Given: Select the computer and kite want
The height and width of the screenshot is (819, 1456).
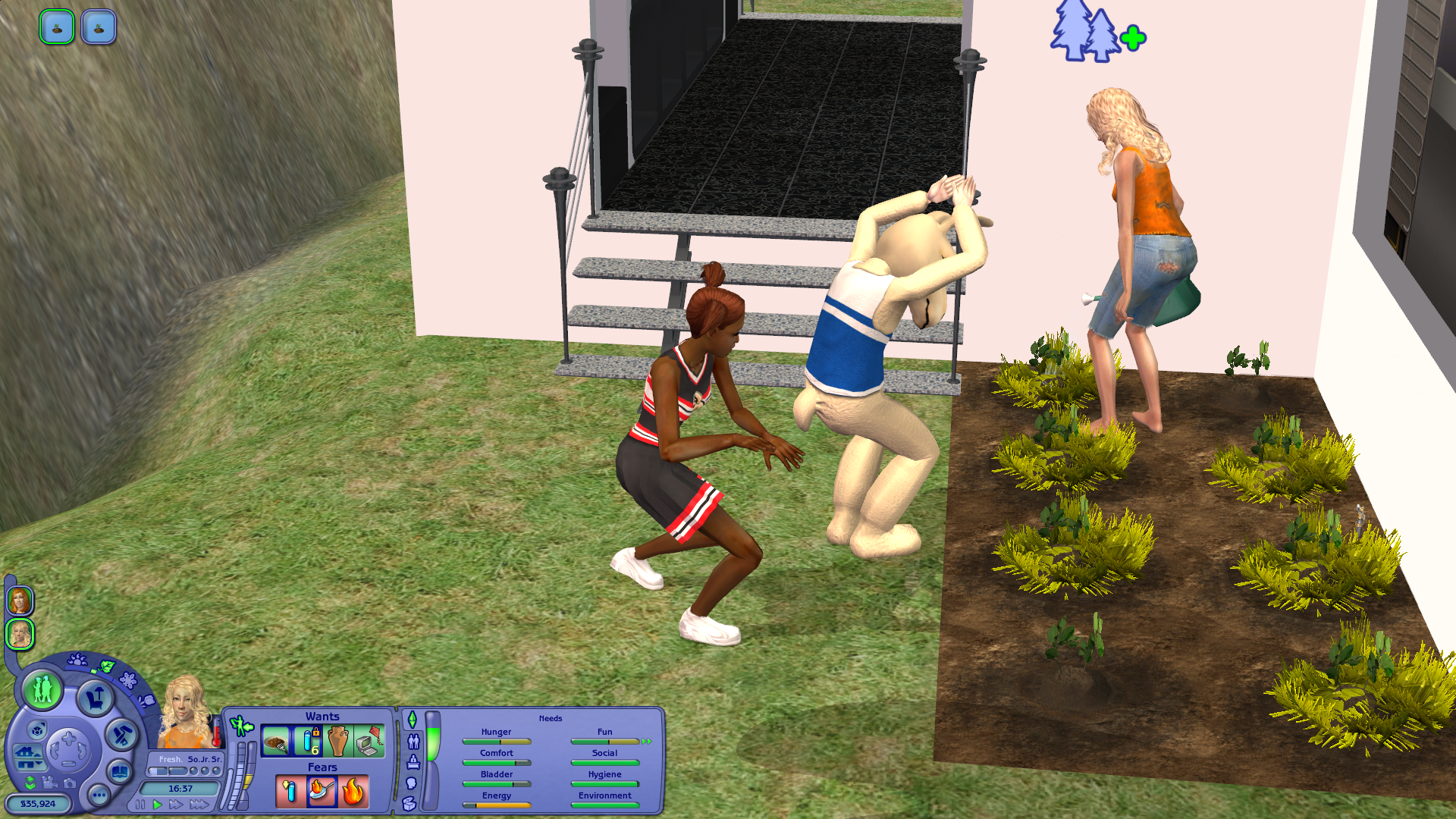Looking at the screenshot, I should point(369,742).
